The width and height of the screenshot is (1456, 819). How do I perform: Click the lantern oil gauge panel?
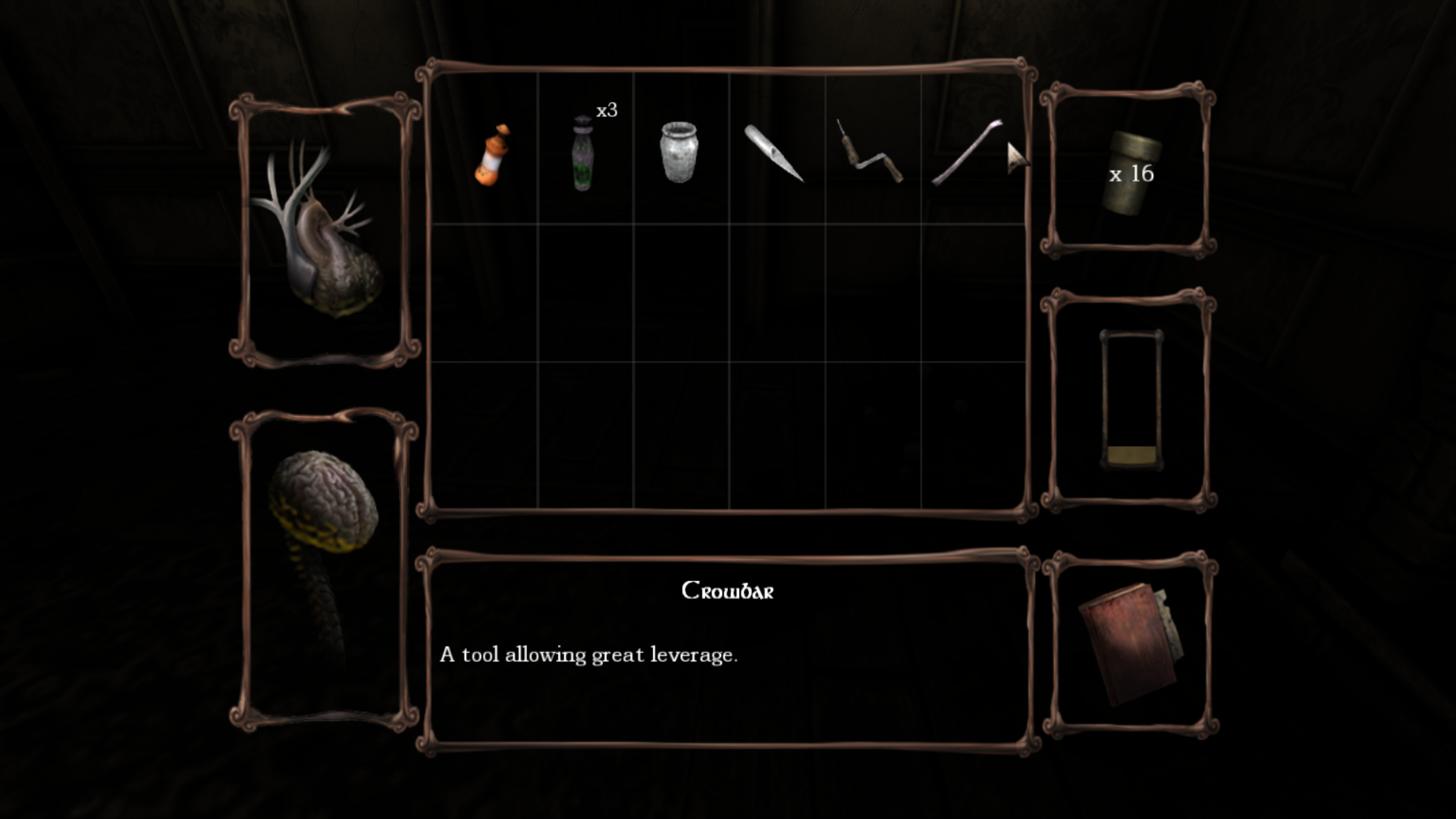click(1131, 400)
